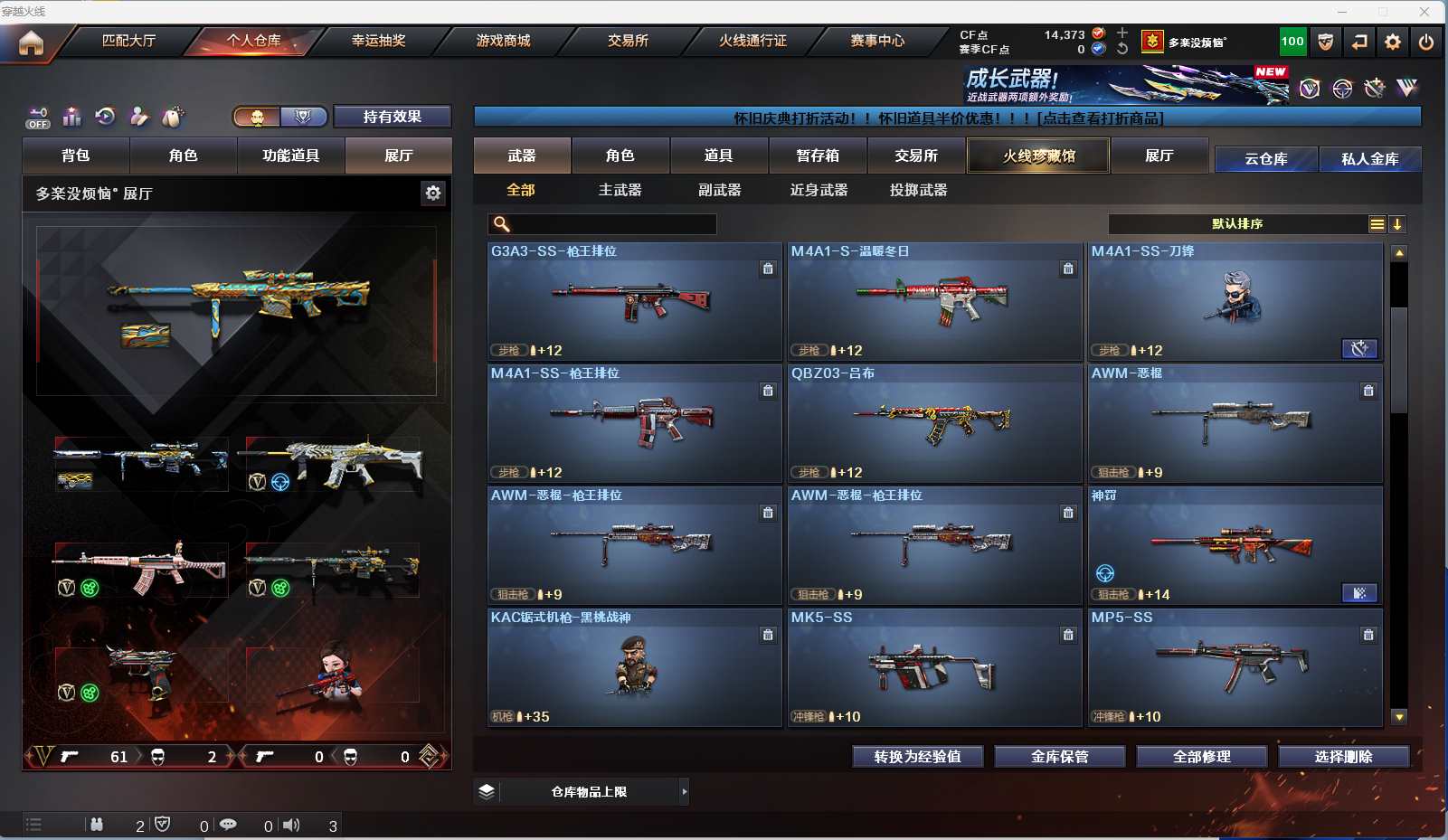
Task: Open the 匹配大厅 lobby menu
Action: tap(128, 41)
